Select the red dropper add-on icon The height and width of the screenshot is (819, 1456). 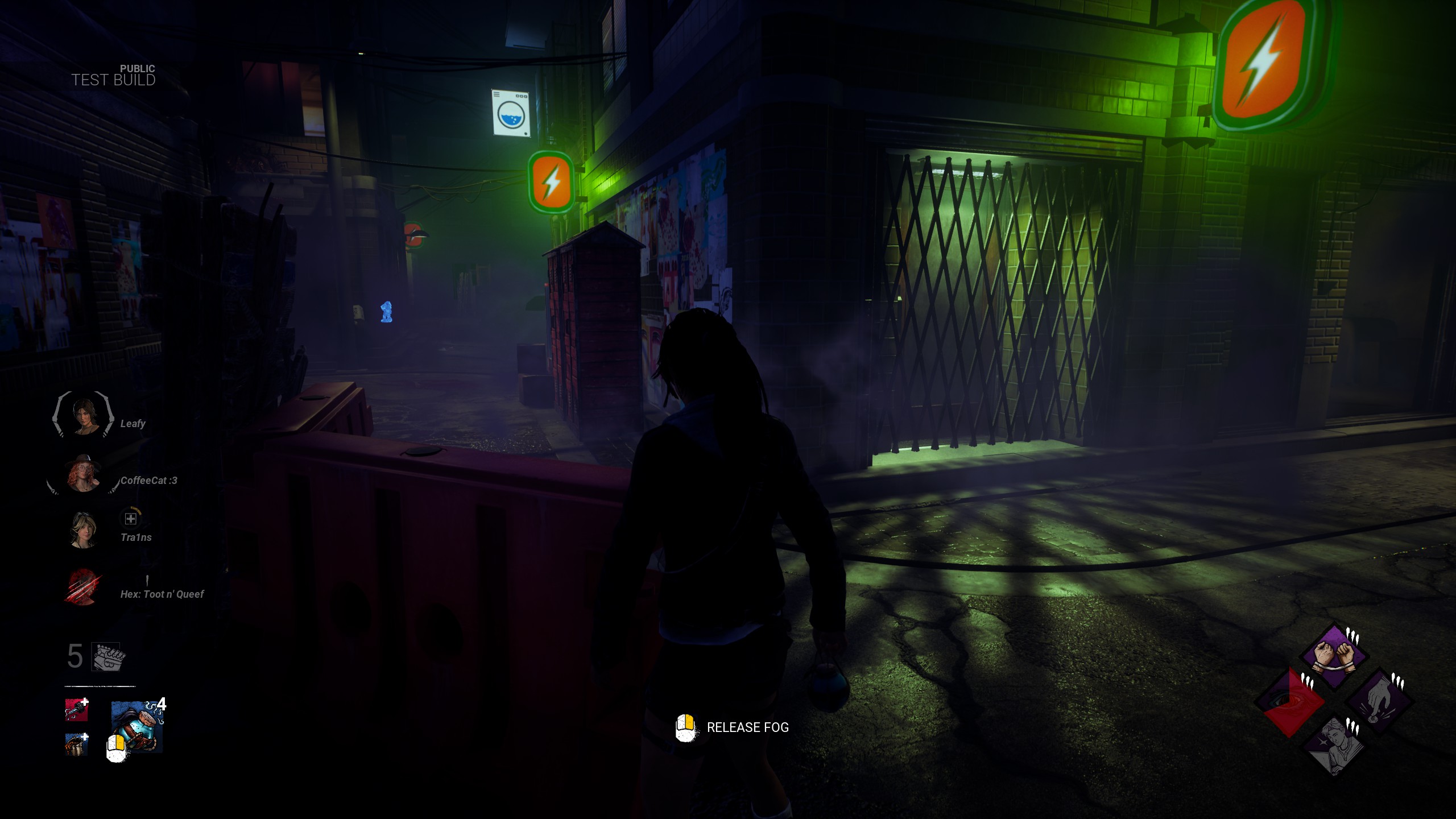pos(76,710)
